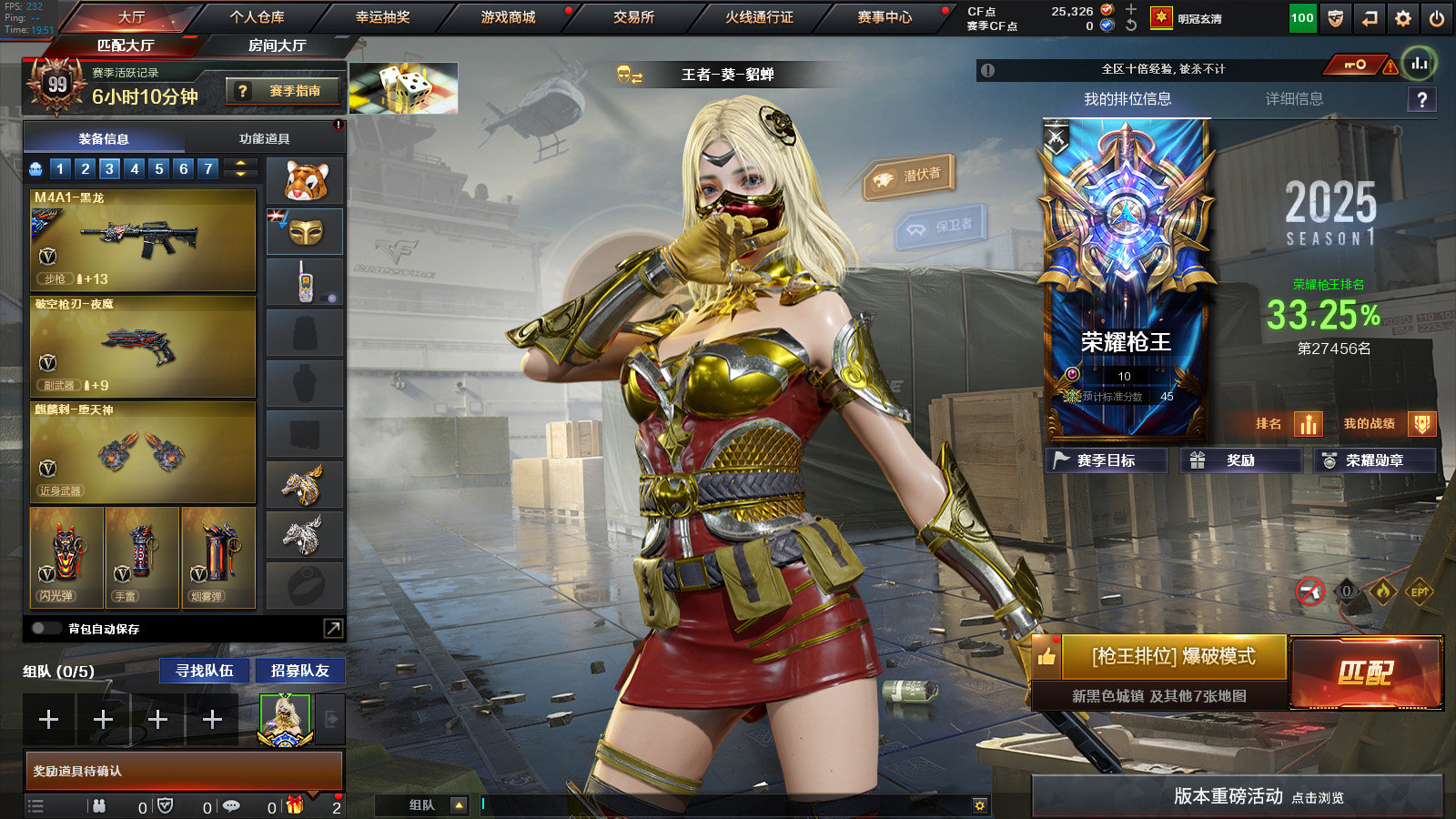View the 奖励 rewards
This screenshot has width=1456, height=819.
pyautogui.click(x=1239, y=460)
